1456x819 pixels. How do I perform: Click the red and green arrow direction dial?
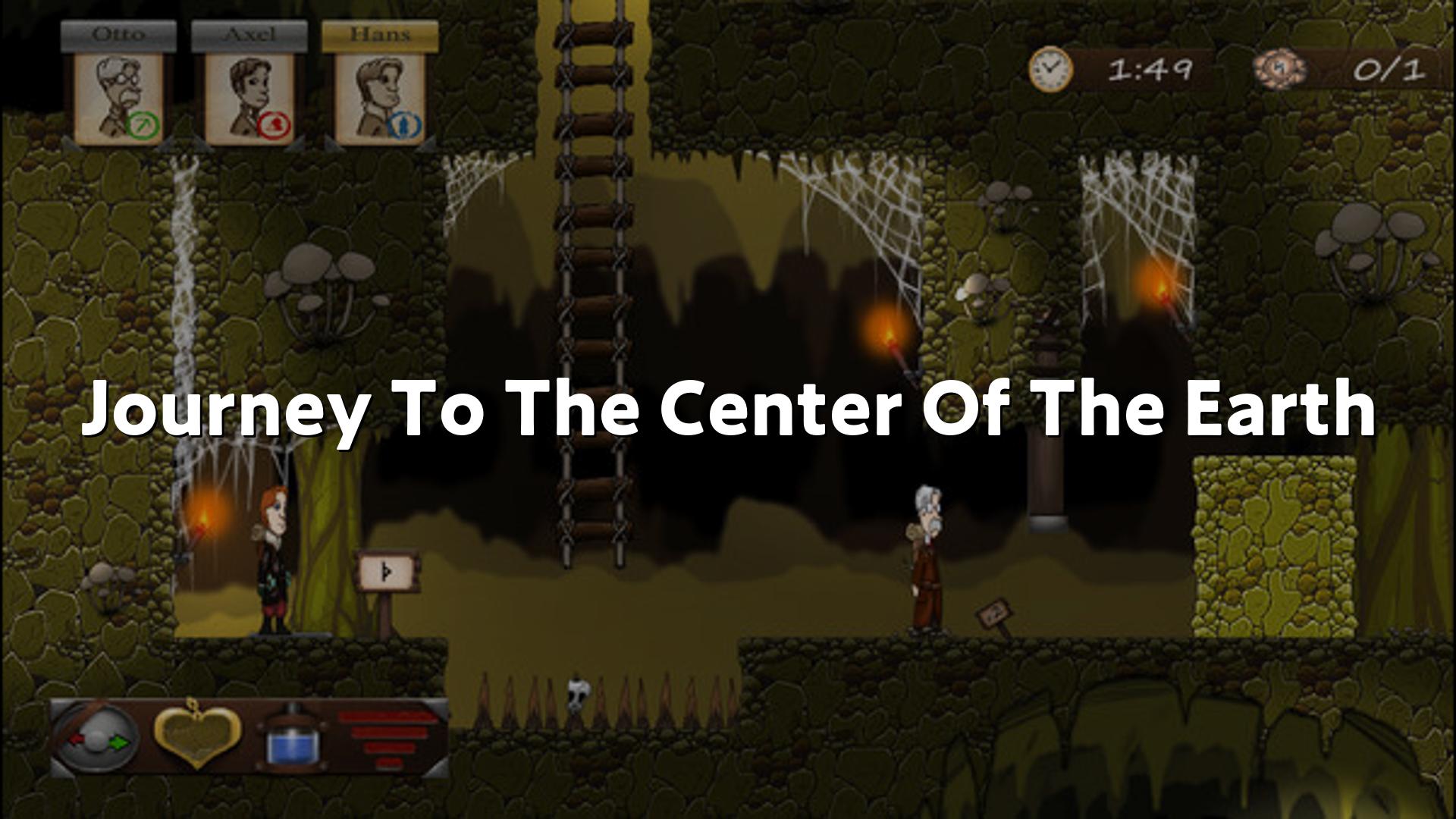coord(97,738)
